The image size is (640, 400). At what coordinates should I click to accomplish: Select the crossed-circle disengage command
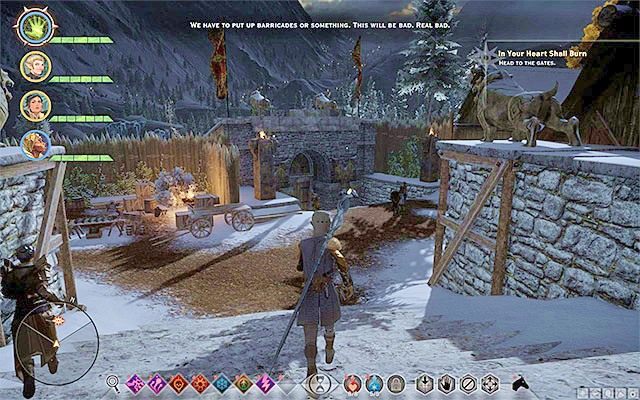pyautogui.click(x=467, y=382)
